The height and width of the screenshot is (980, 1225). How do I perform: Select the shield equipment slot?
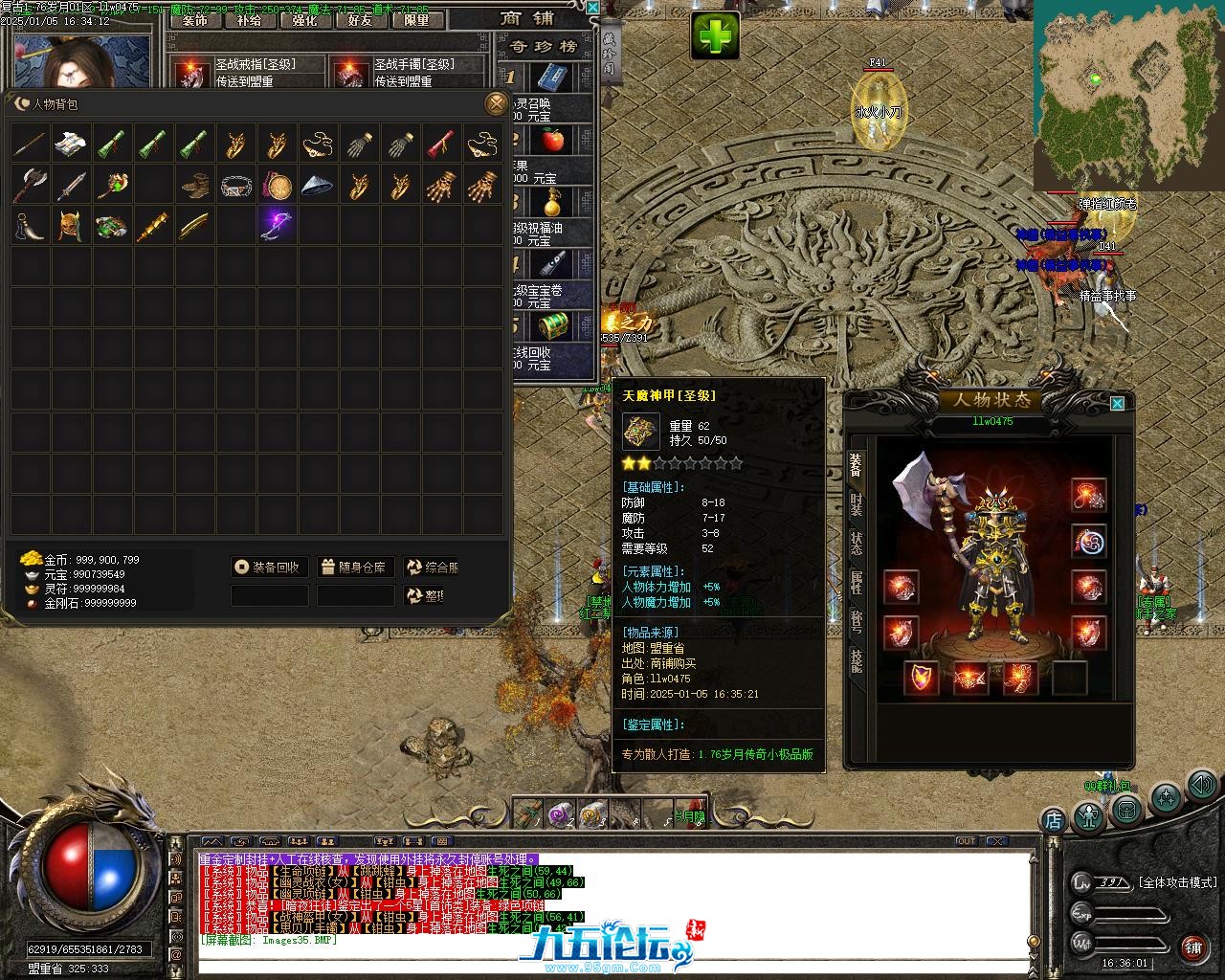pyautogui.click(x=922, y=678)
